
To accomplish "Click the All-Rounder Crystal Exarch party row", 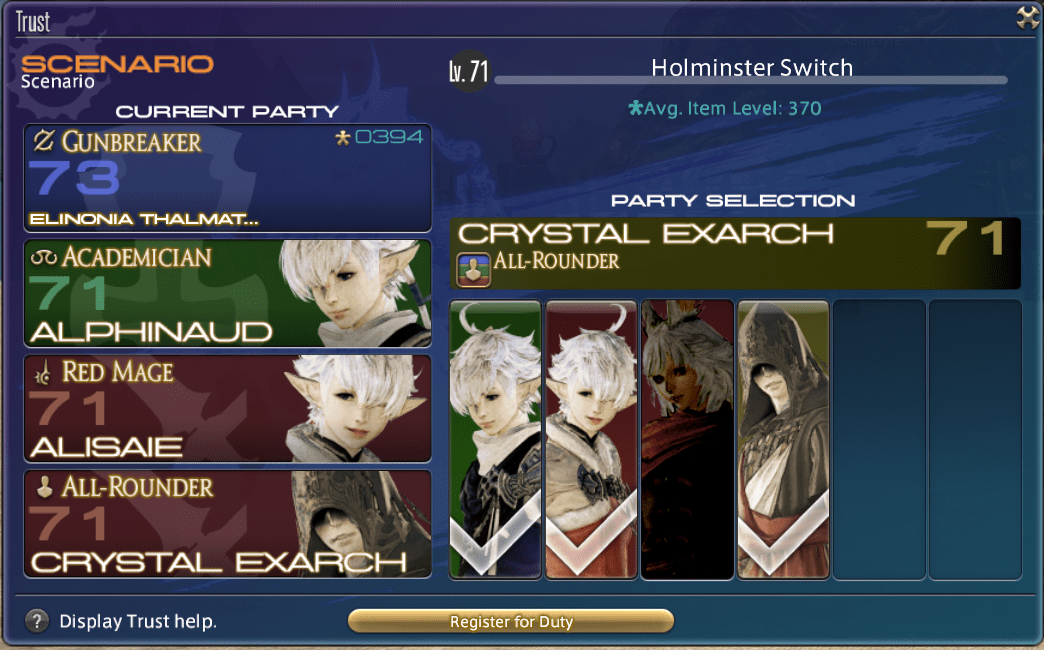I will point(228,524).
